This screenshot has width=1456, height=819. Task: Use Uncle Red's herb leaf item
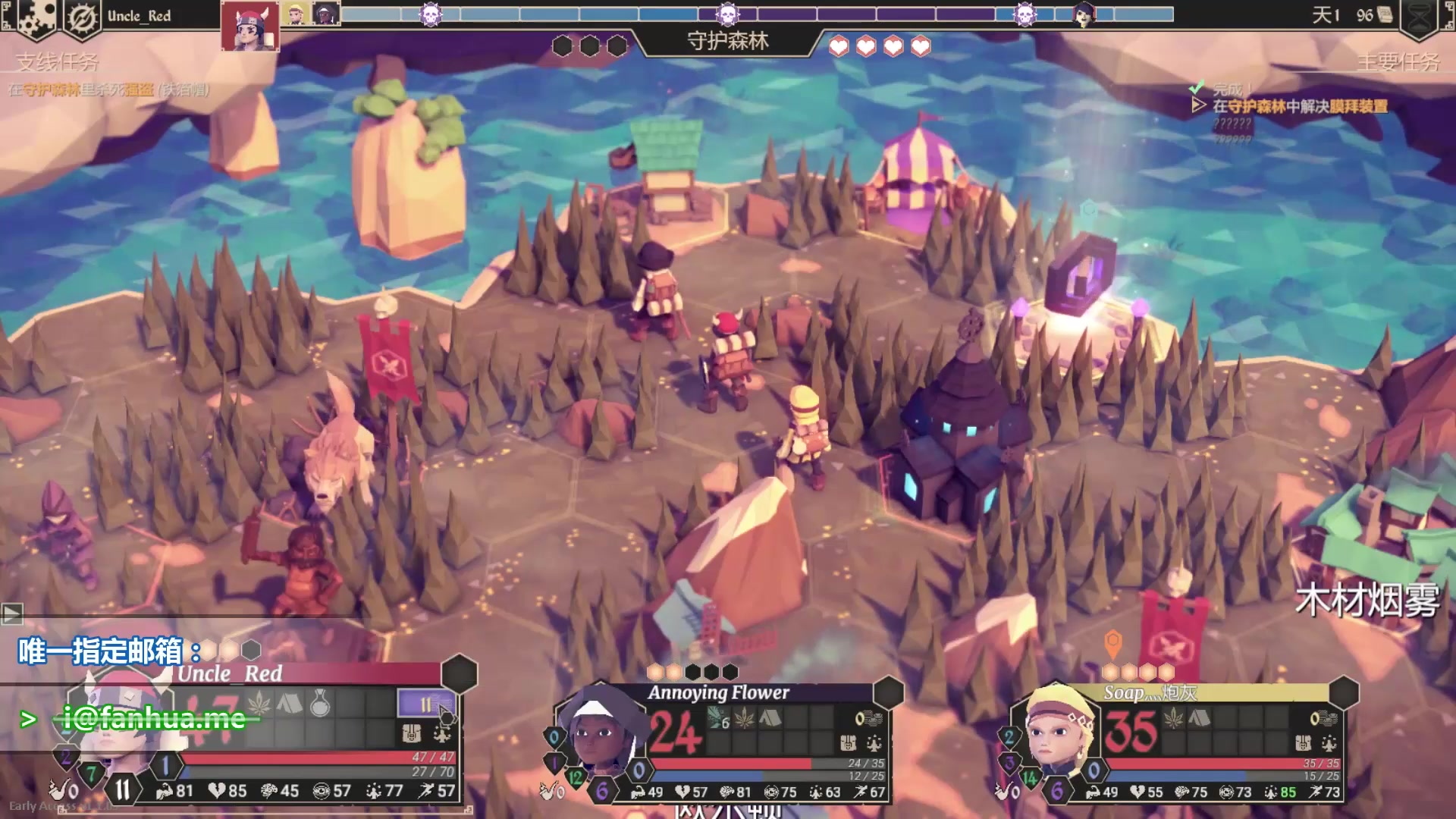[x=259, y=704]
